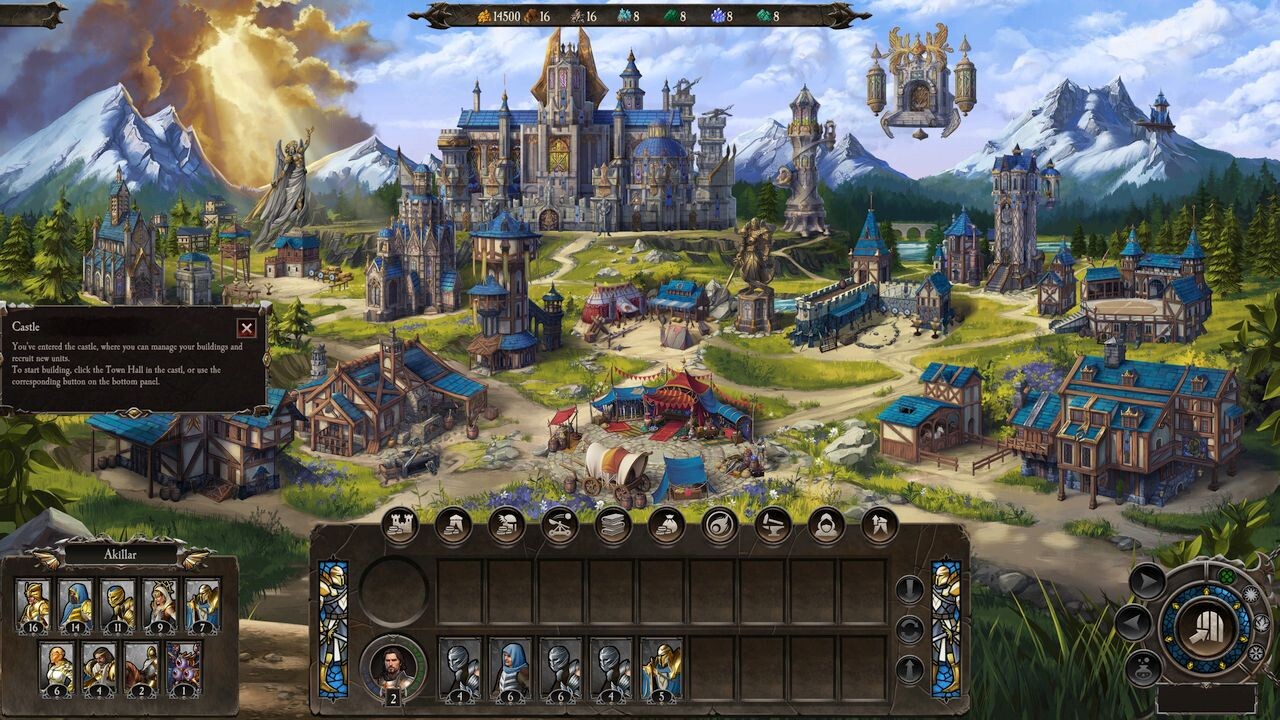Open the right-side triangle play arrow control

[1146, 578]
